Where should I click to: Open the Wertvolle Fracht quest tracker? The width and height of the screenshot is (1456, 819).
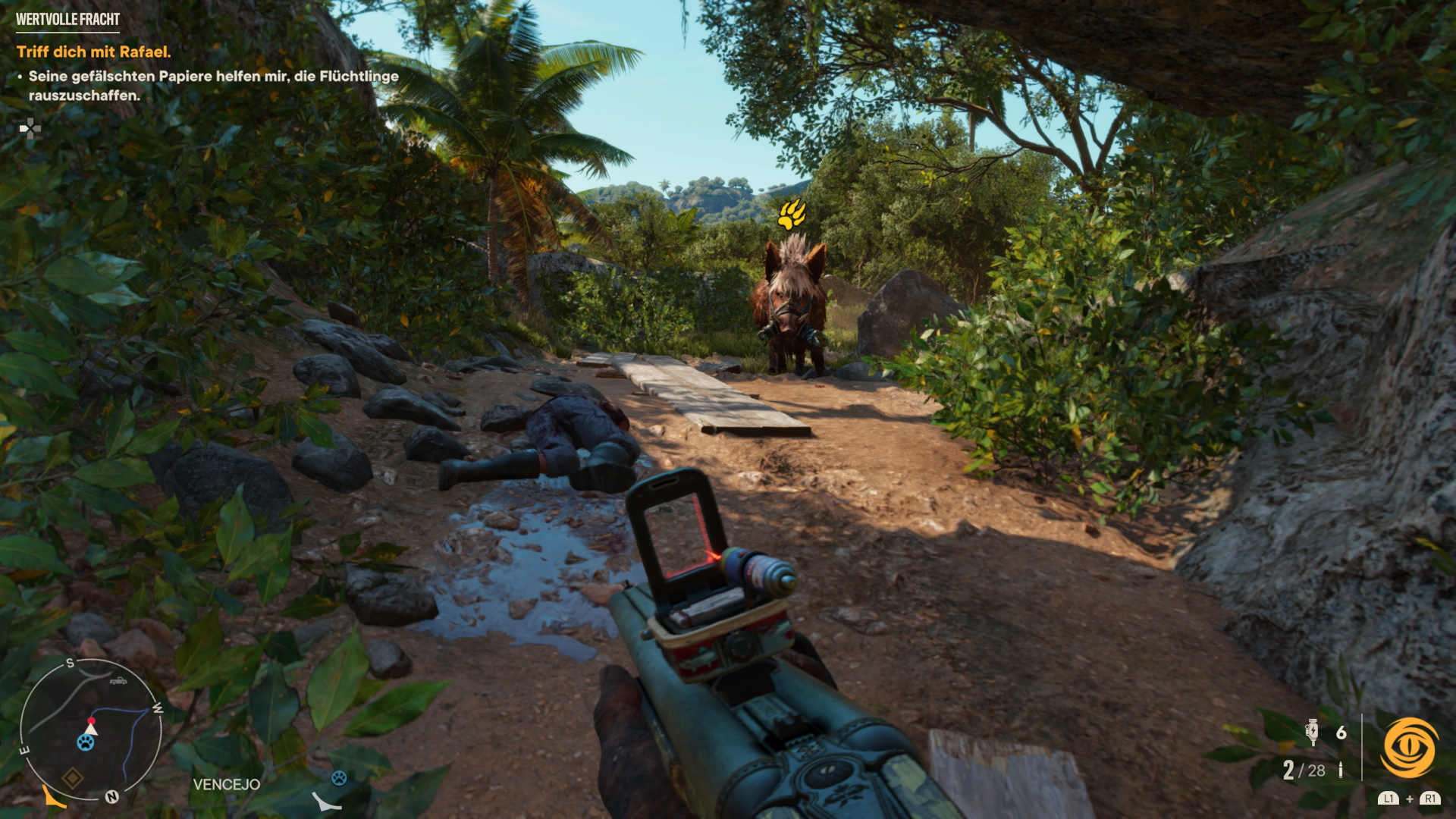(67, 19)
